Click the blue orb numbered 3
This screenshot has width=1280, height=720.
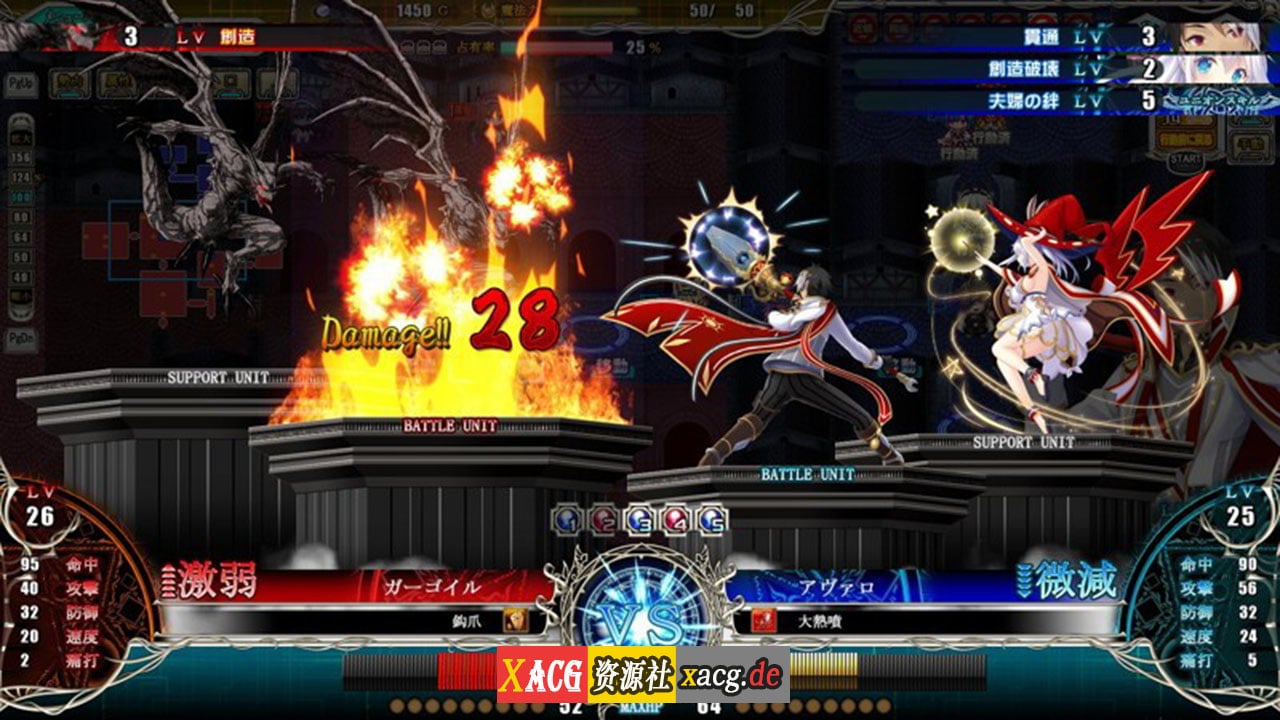tap(638, 518)
